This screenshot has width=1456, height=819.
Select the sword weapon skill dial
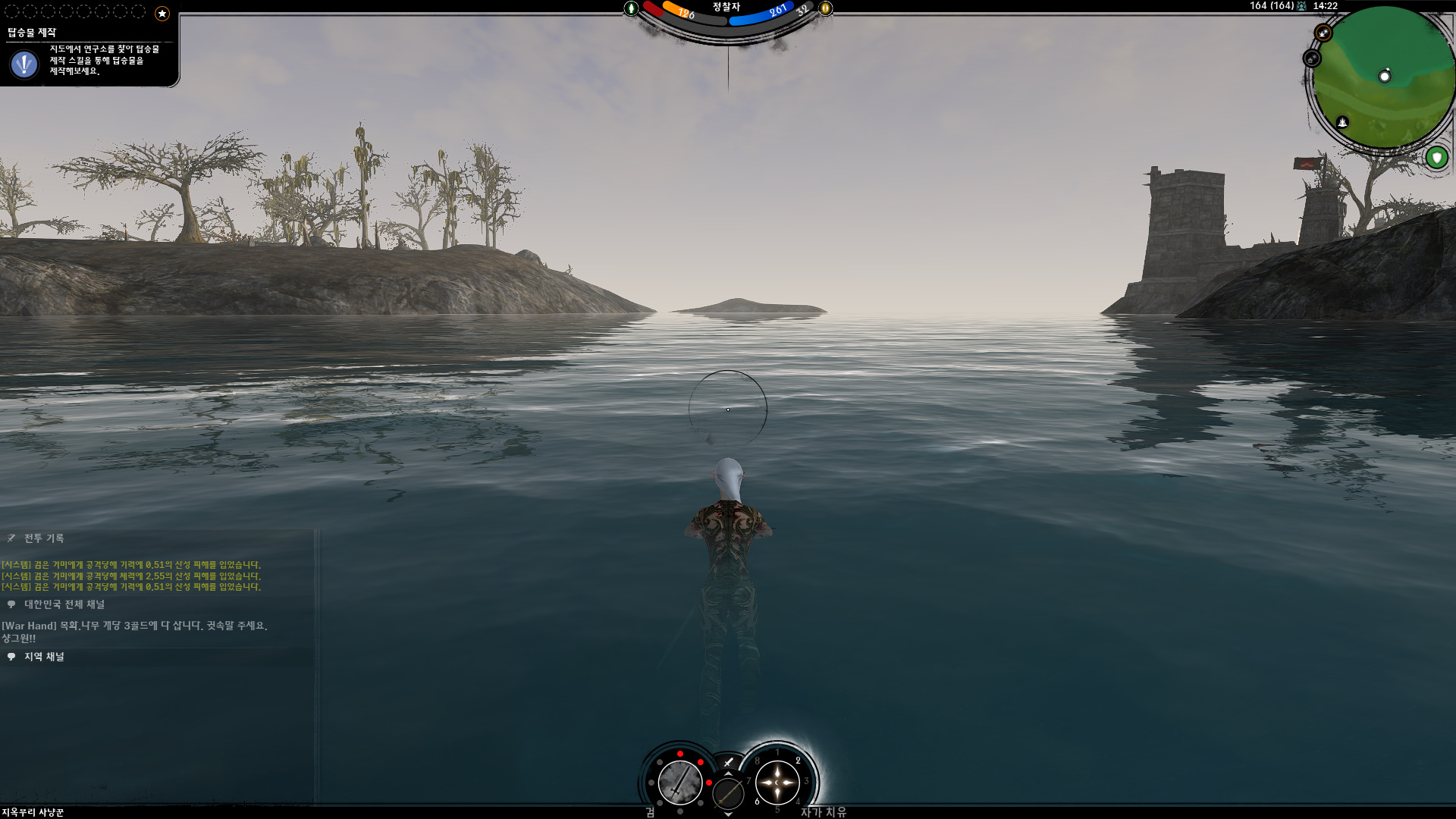pos(679,782)
